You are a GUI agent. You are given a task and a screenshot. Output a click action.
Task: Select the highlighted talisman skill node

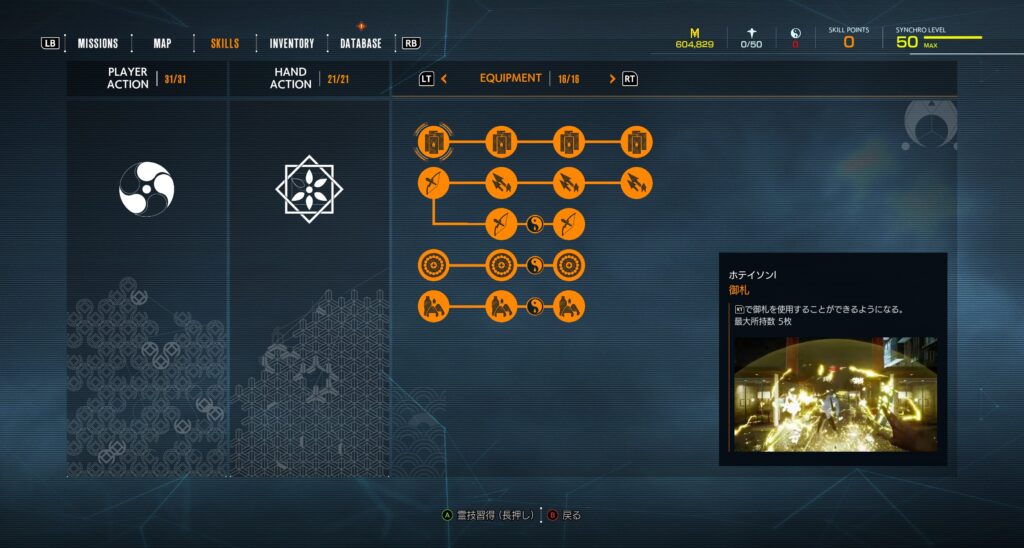[434, 143]
